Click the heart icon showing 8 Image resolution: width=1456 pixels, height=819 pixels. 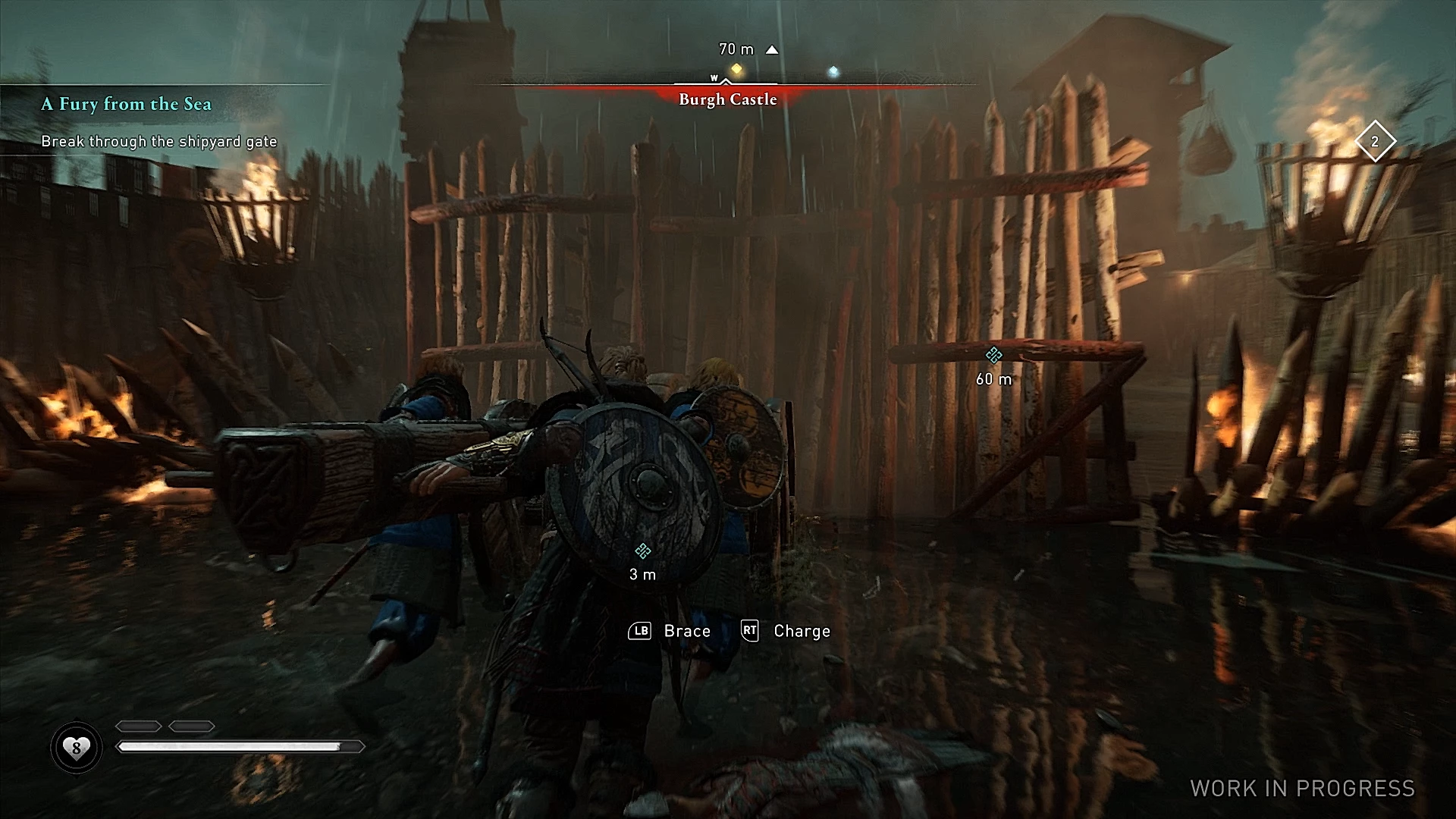click(x=76, y=748)
